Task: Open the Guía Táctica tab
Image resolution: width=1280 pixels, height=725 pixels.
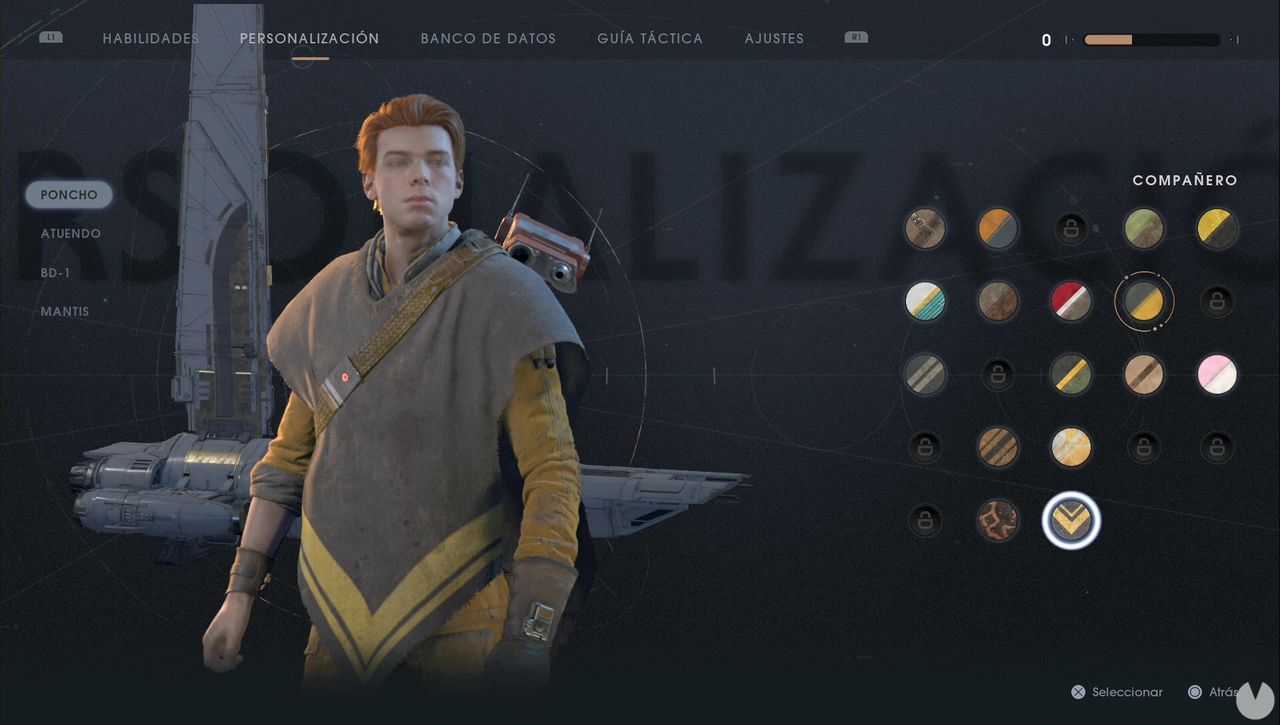Action: (x=648, y=38)
